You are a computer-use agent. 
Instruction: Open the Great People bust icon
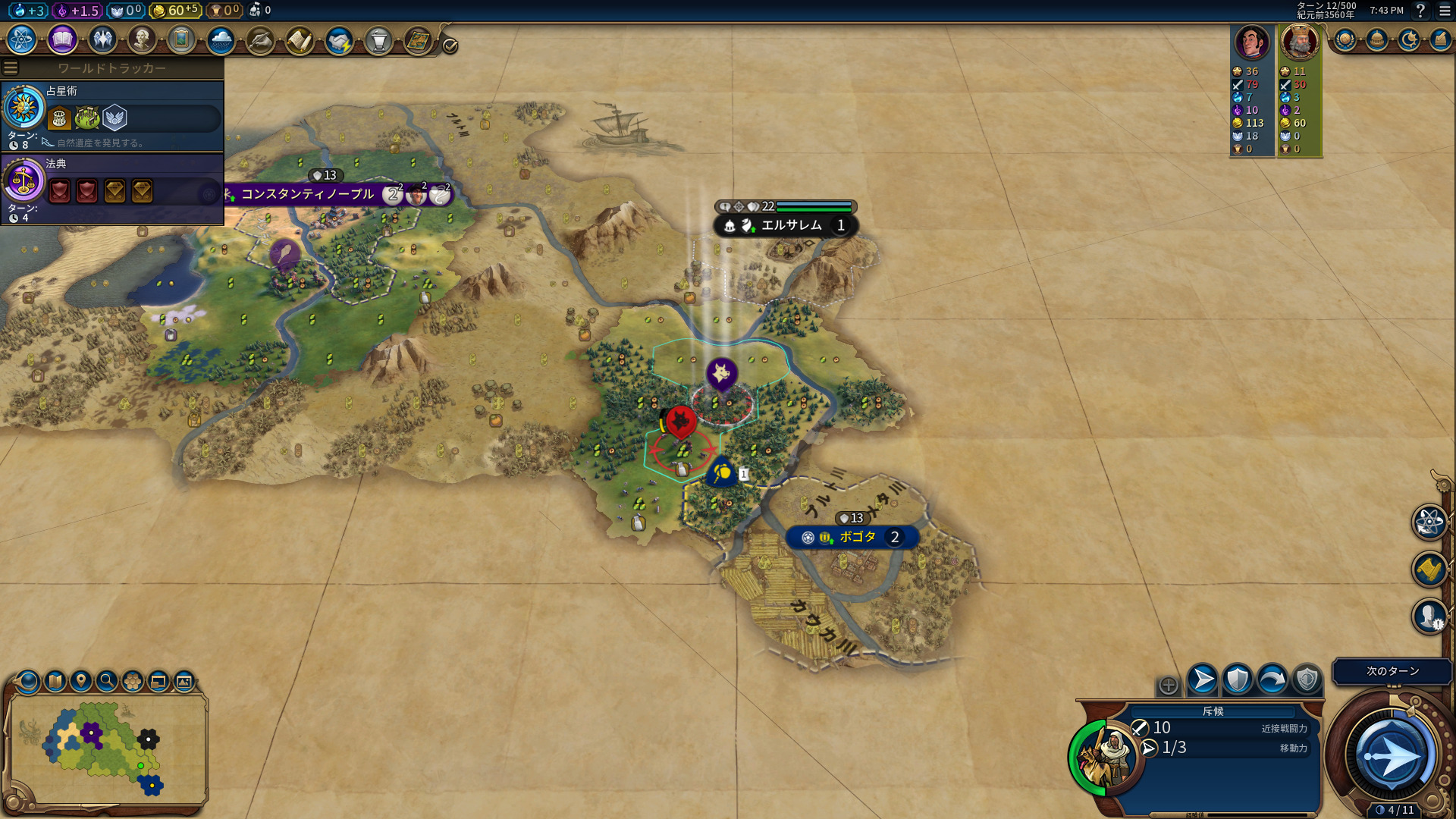coord(141,39)
